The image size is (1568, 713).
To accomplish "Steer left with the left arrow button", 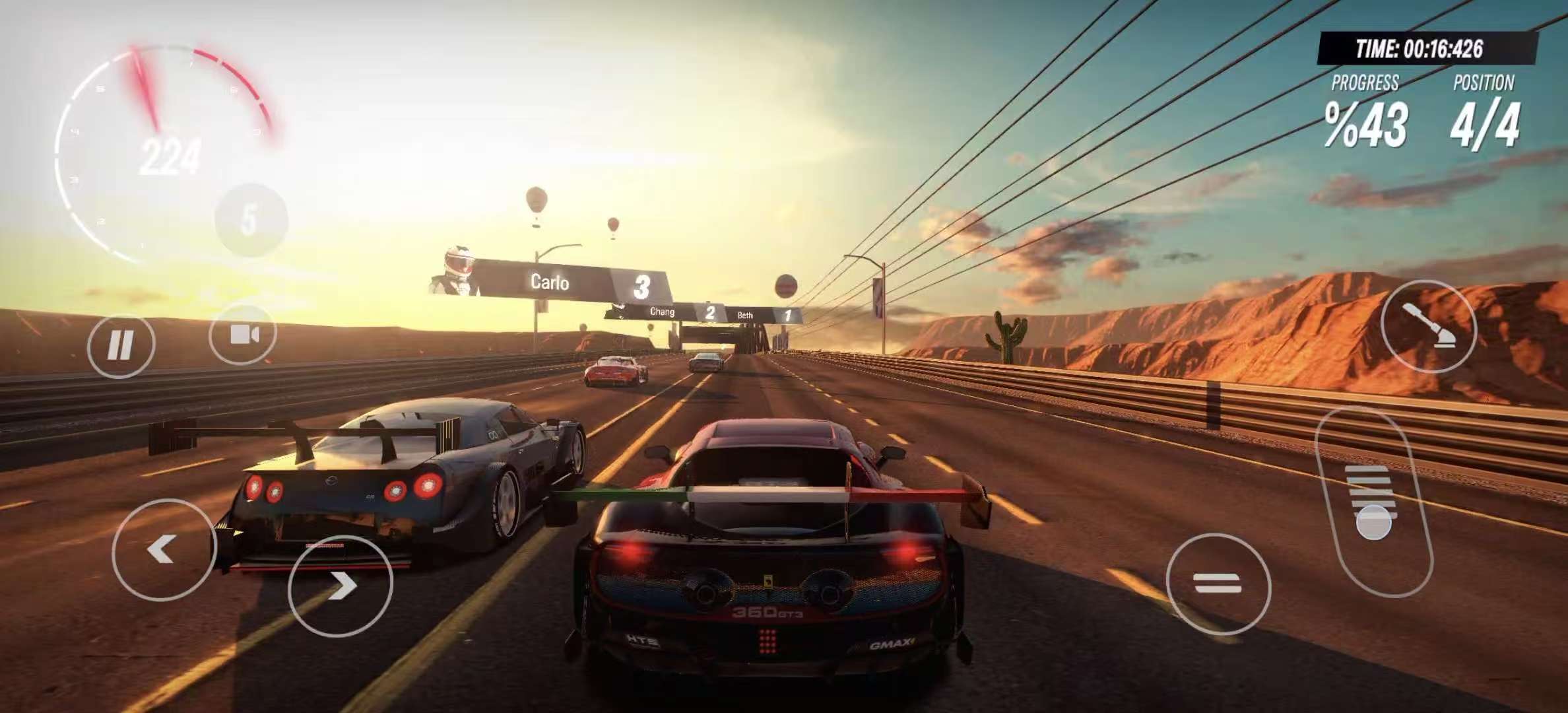I will click(x=163, y=549).
